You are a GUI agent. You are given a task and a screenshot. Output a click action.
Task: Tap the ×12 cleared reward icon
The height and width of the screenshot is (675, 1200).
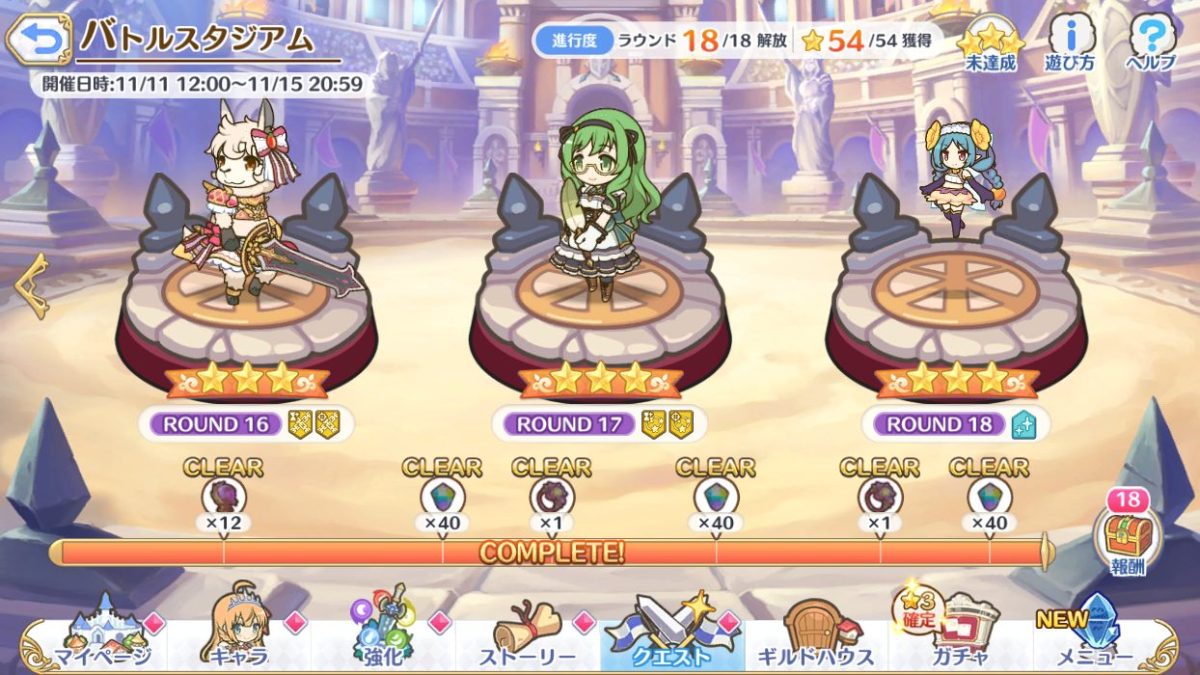[220, 496]
